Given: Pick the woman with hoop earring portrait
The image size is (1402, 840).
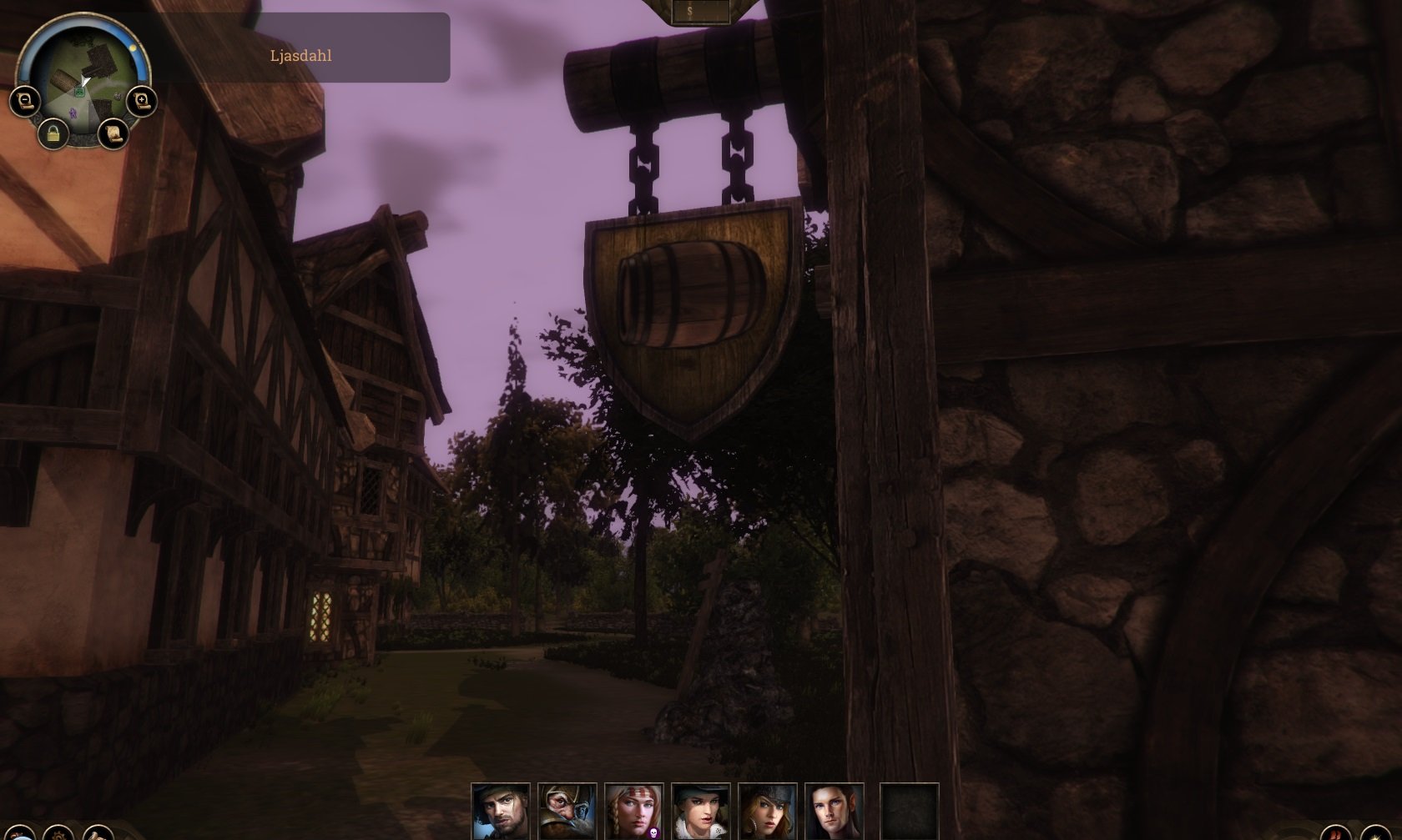Looking at the screenshot, I should click(x=767, y=811).
